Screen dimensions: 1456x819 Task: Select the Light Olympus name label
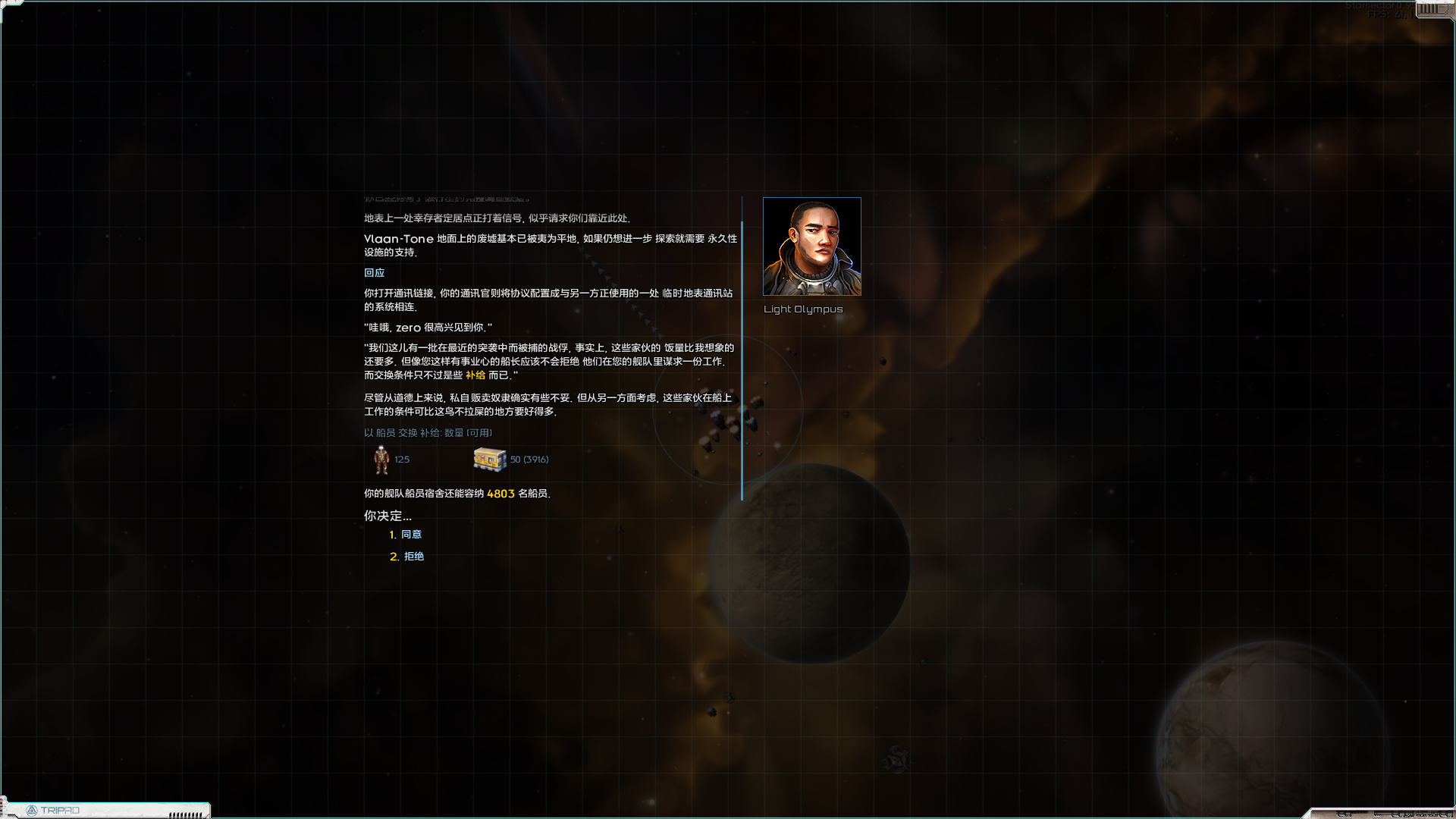point(803,309)
